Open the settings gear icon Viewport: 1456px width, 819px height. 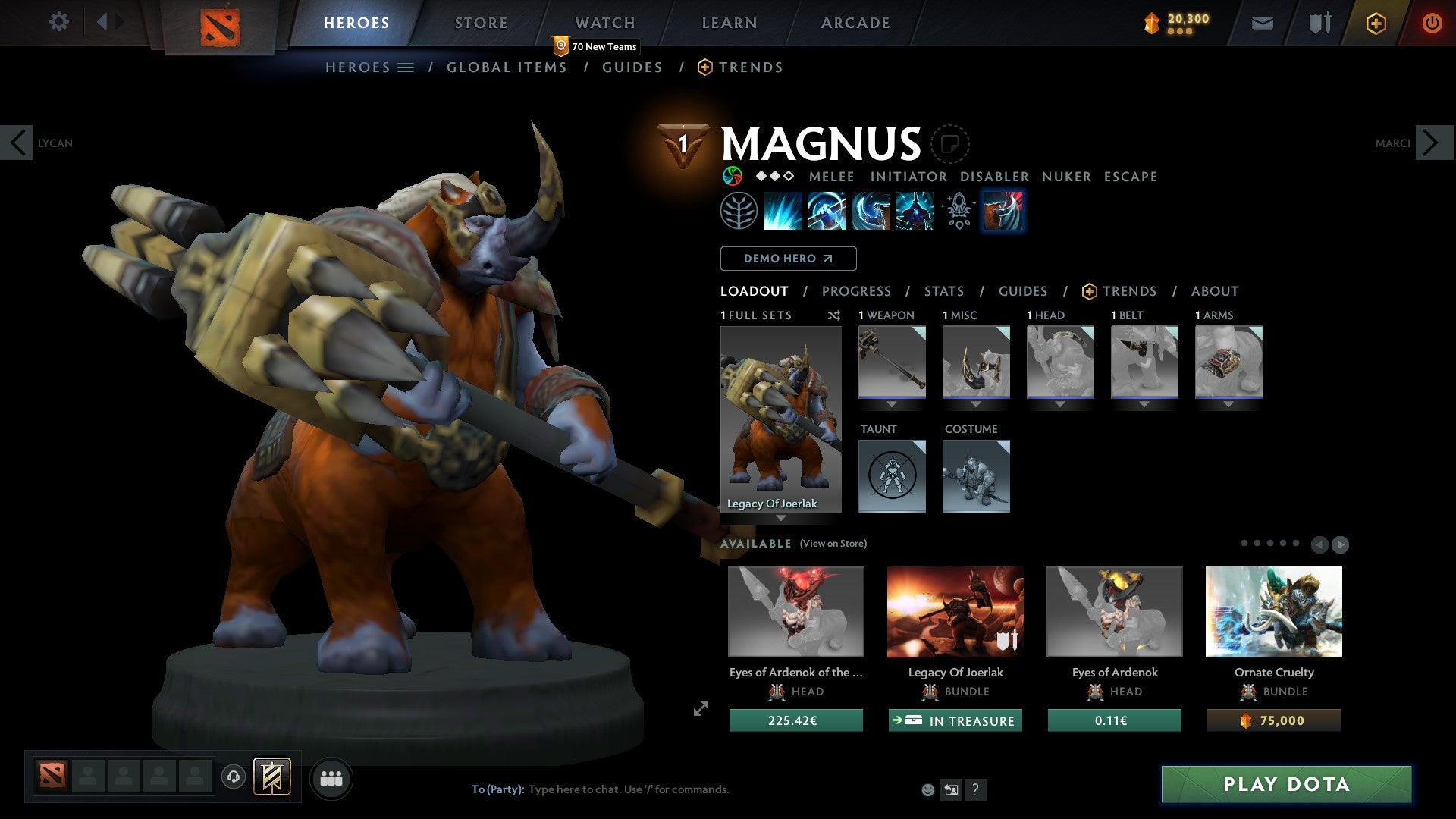coord(58,22)
